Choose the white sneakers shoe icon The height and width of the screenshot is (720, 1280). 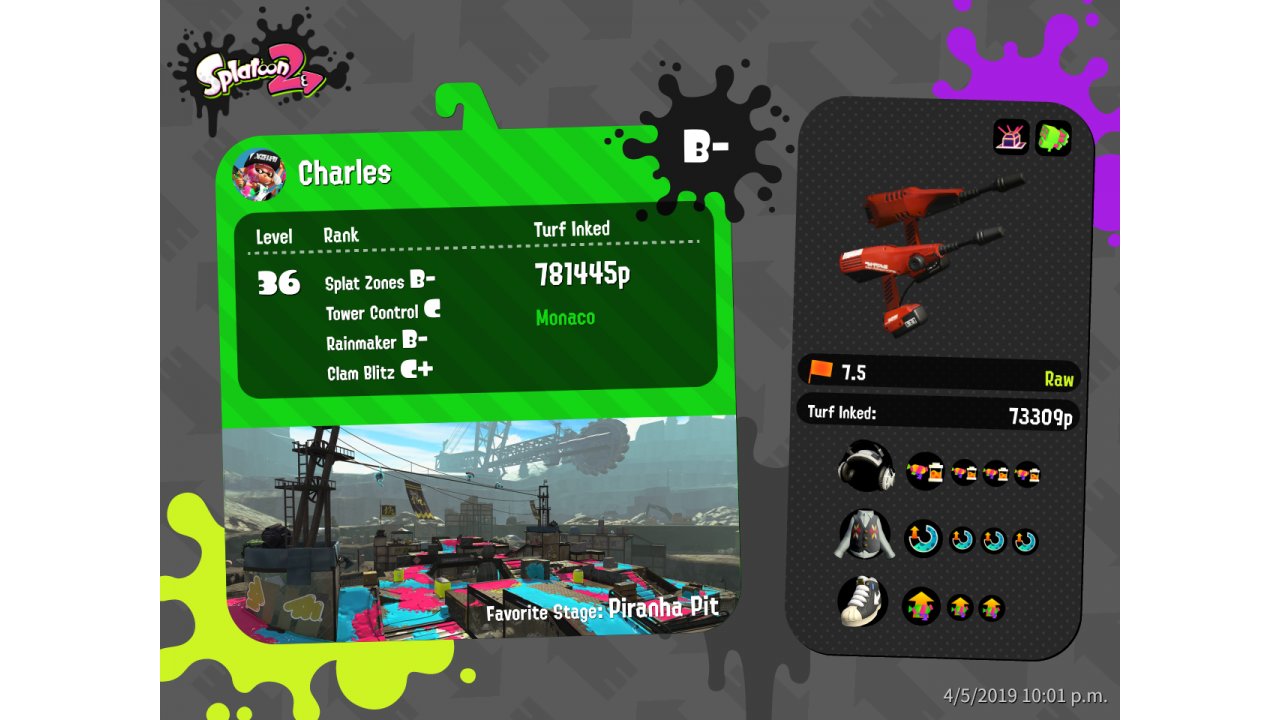coord(863,601)
